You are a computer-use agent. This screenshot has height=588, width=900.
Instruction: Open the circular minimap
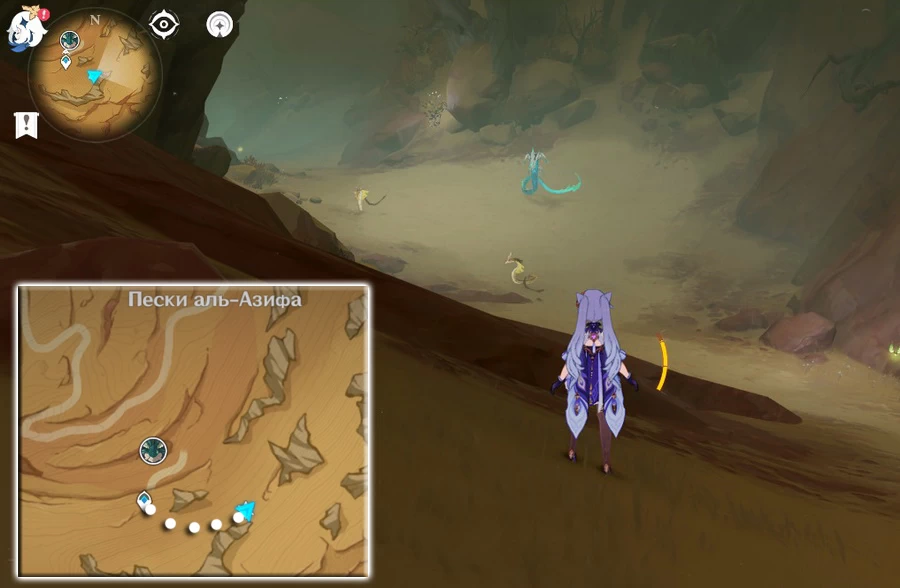click(95, 75)
